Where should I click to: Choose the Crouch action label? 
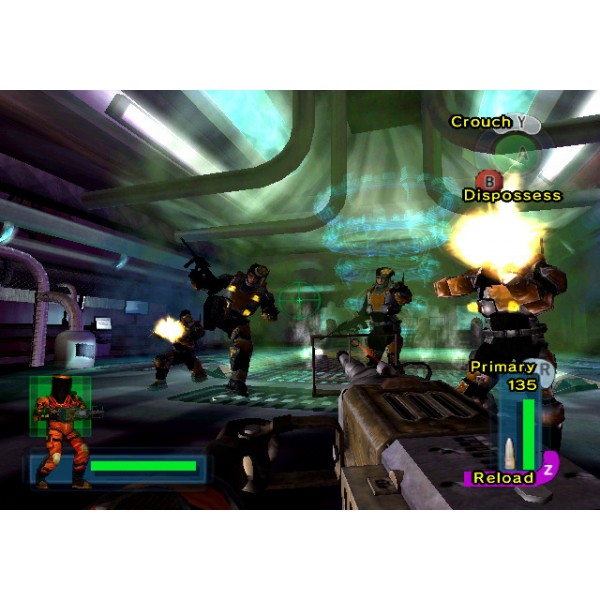point(481,122)
